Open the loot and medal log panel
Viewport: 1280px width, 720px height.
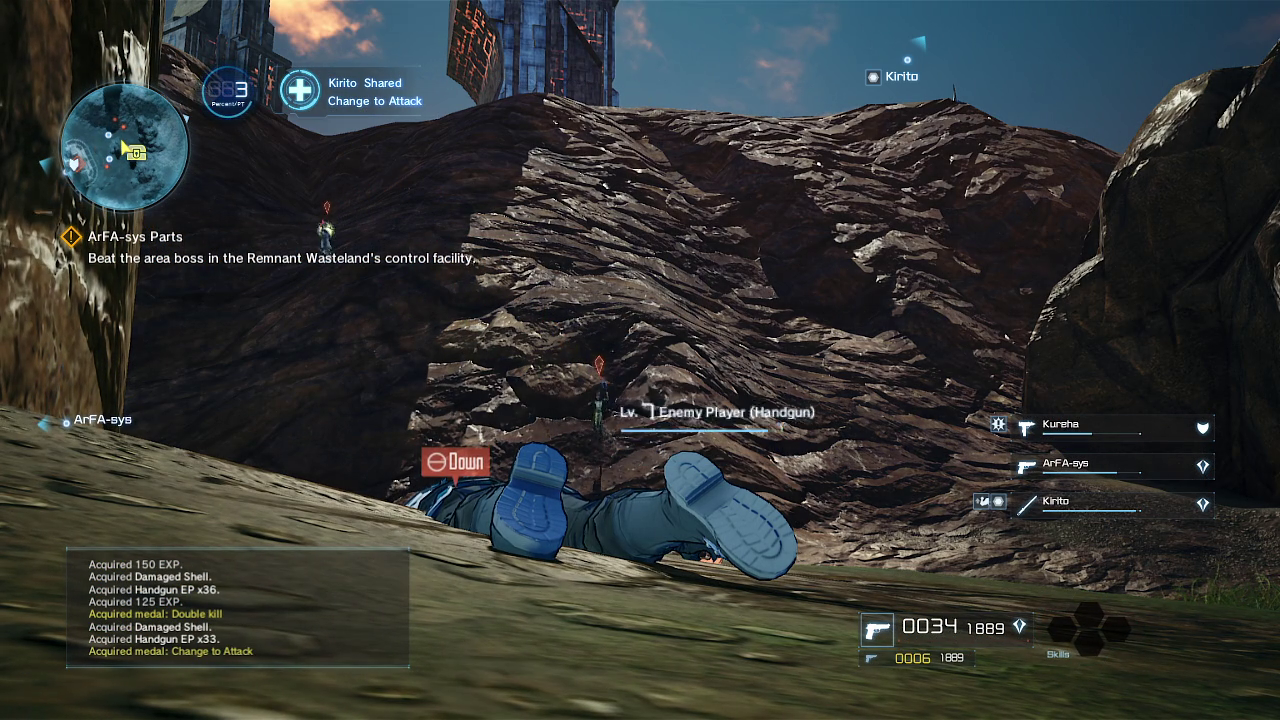click(238, 608)
